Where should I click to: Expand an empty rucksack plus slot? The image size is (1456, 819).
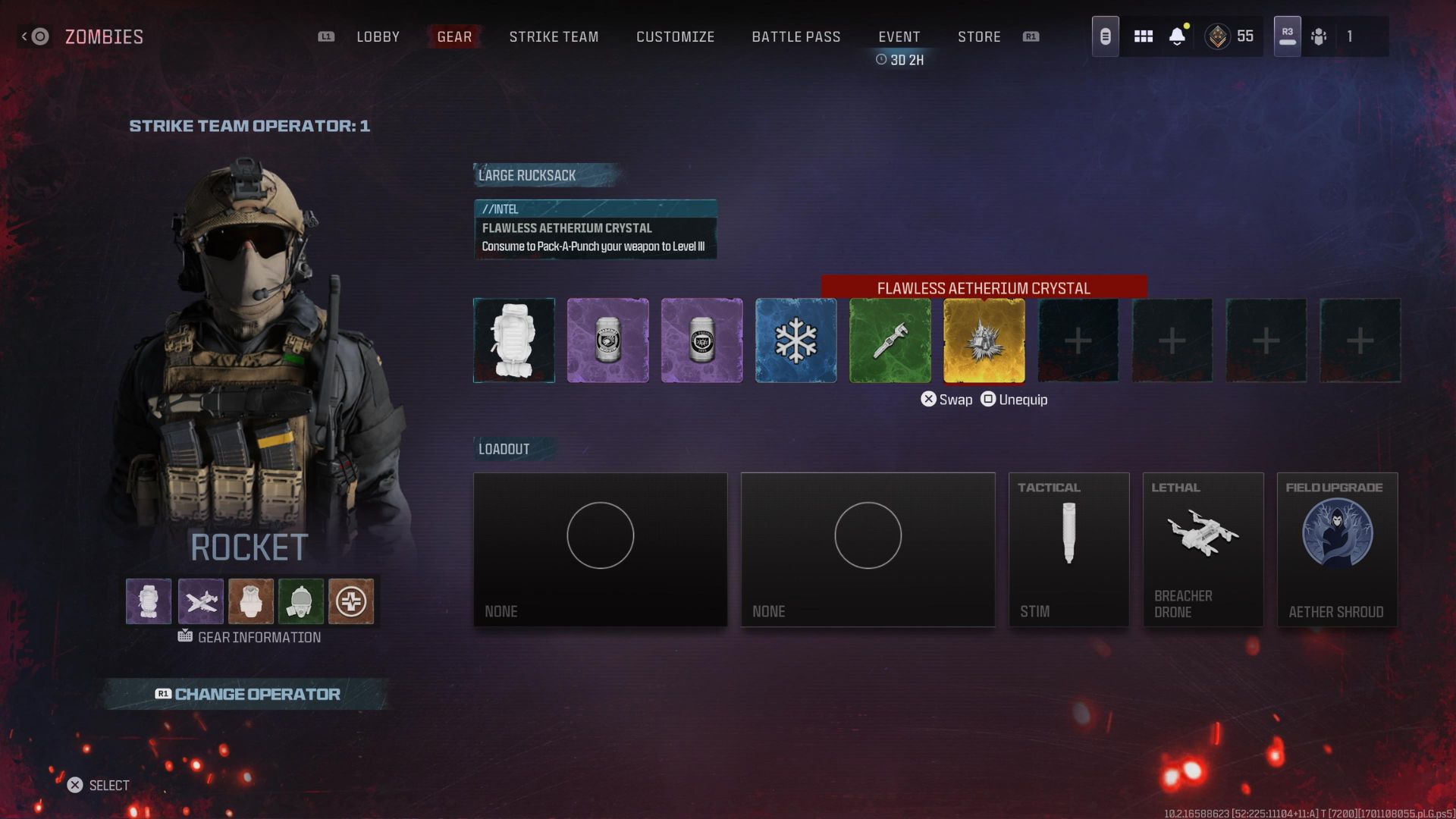(1078, 340)
